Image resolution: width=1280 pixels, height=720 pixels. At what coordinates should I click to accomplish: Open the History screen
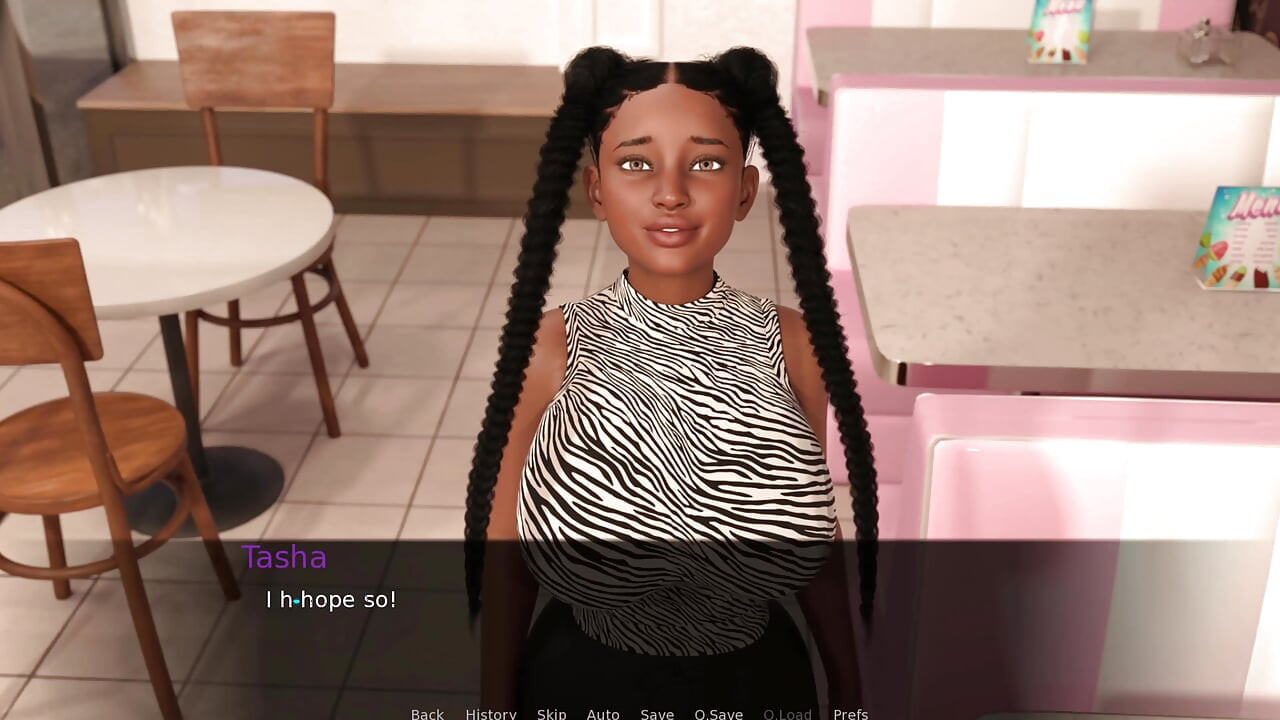[x=490, y=713]
